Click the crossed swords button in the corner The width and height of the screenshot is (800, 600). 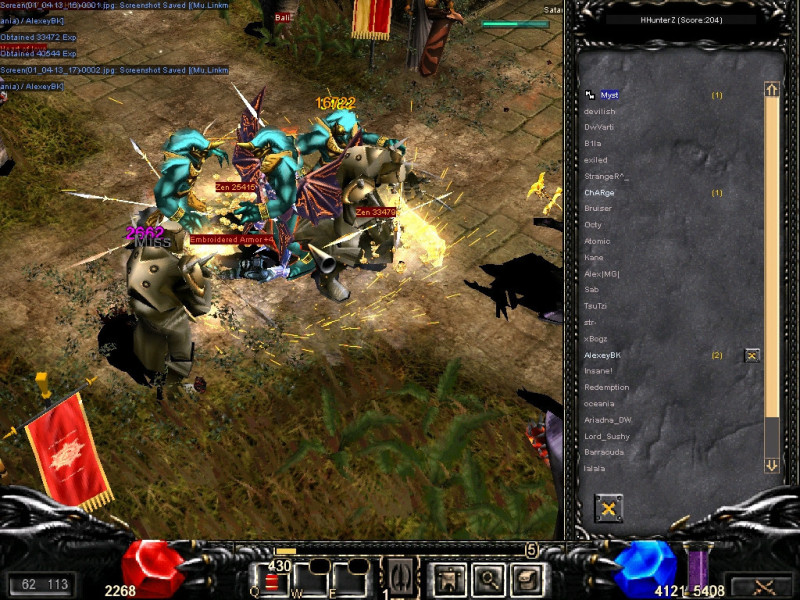(763, 586)
